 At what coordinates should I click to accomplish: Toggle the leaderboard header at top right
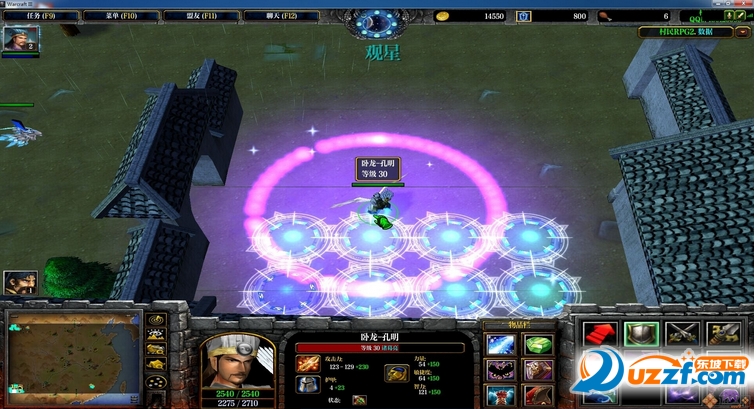pos(693,32)
